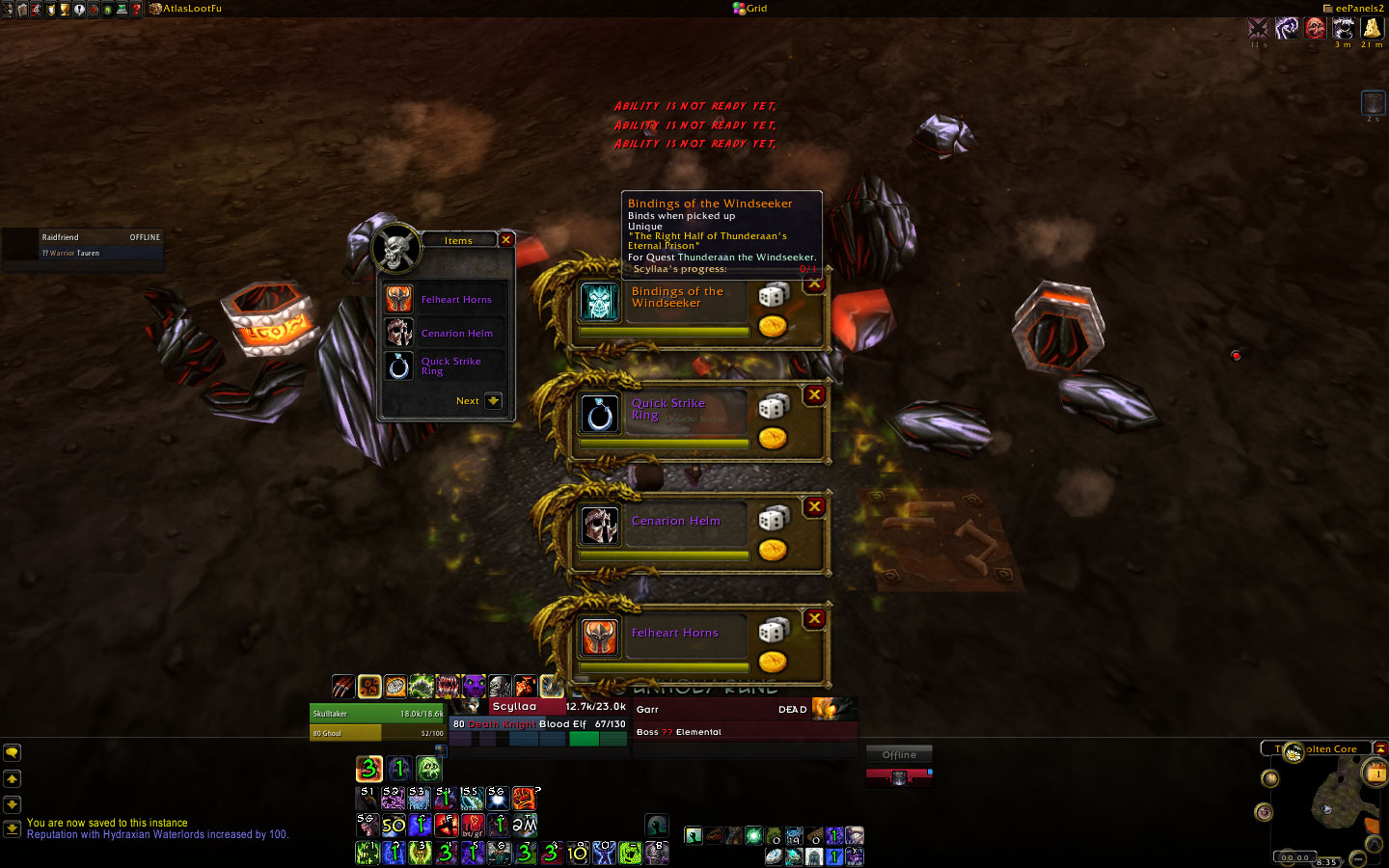Roll Greed on Bindings of the Windseeker
Viewport: 1389px width, 868px height.
(772, 327)
